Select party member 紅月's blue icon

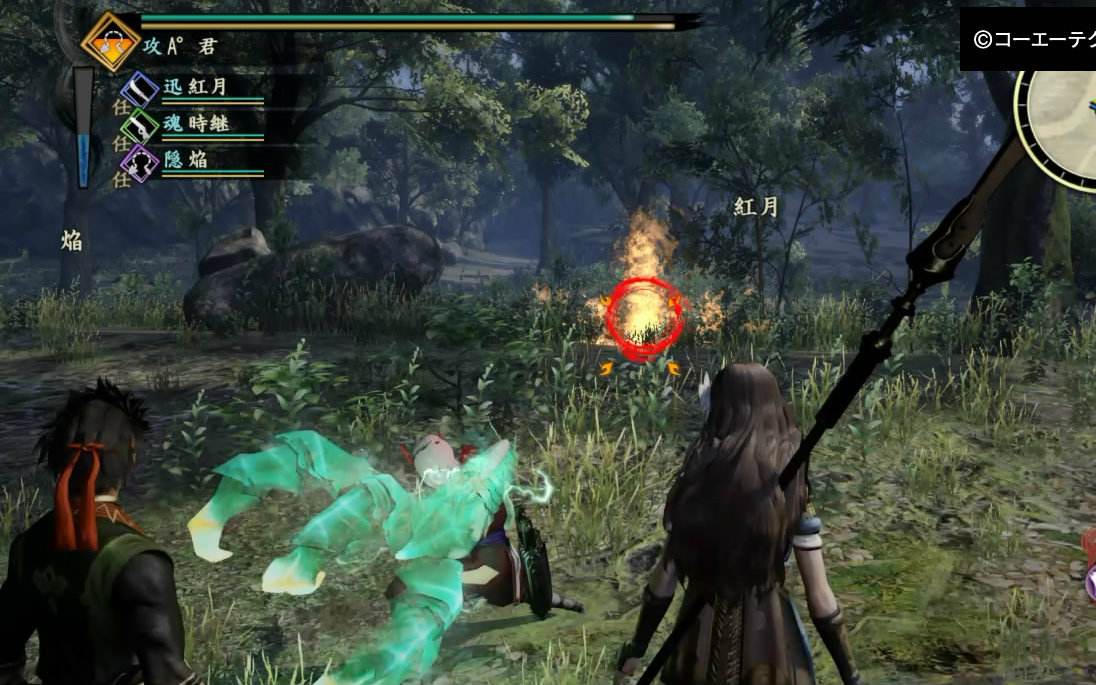pyautogui.click(x=140, y=89)
